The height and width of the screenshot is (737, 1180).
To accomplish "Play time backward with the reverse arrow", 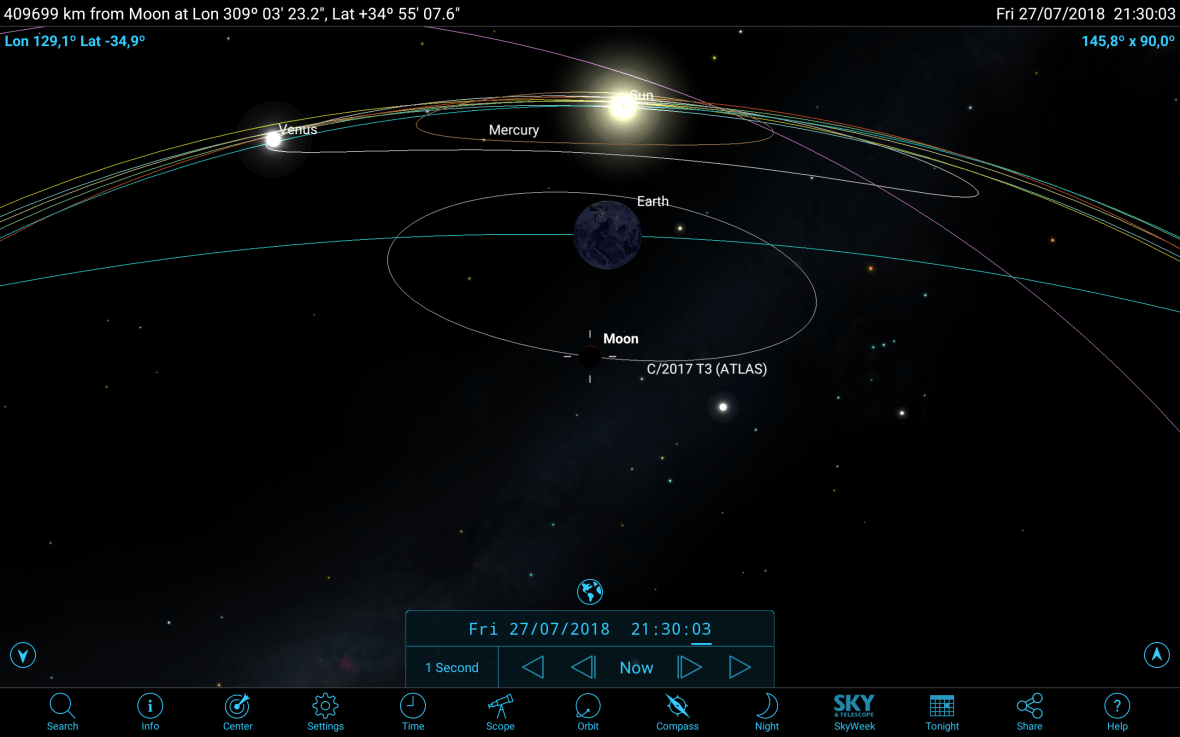I will [x=533, y=668].
